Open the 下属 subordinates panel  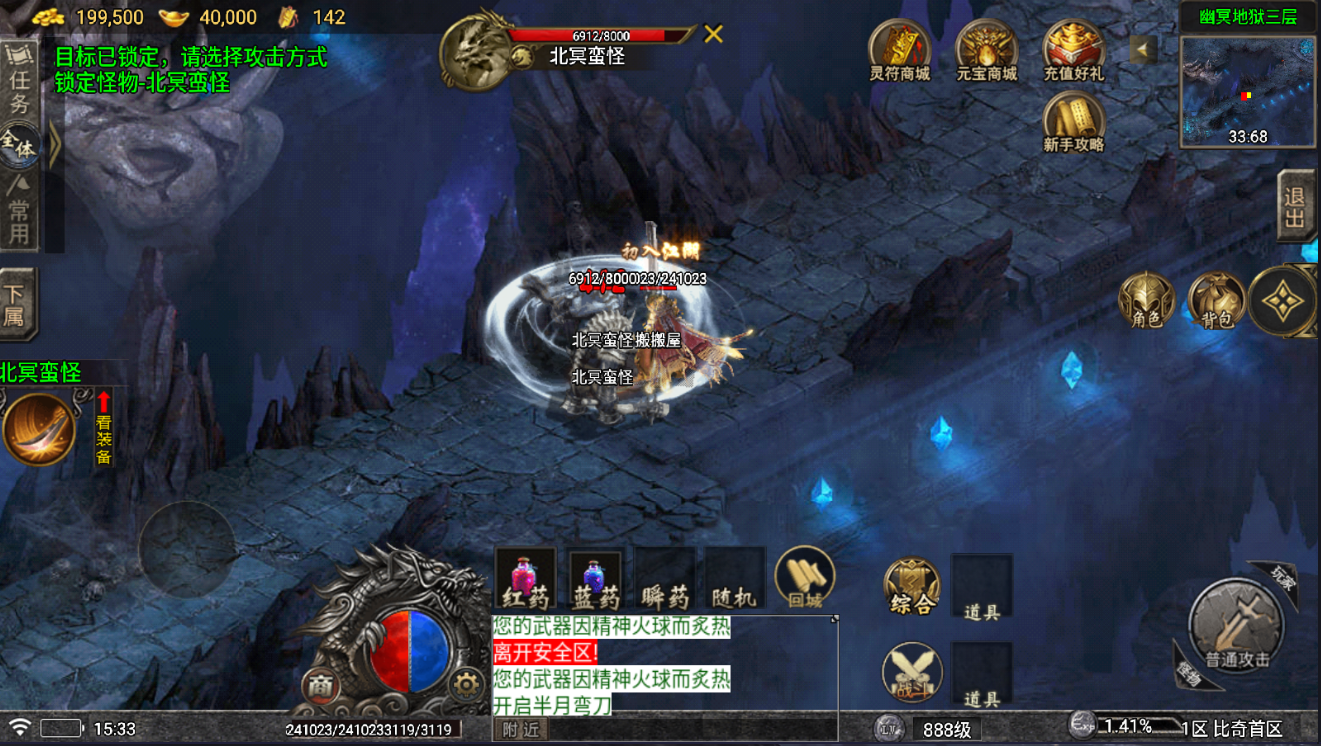[x=17, y=304]
